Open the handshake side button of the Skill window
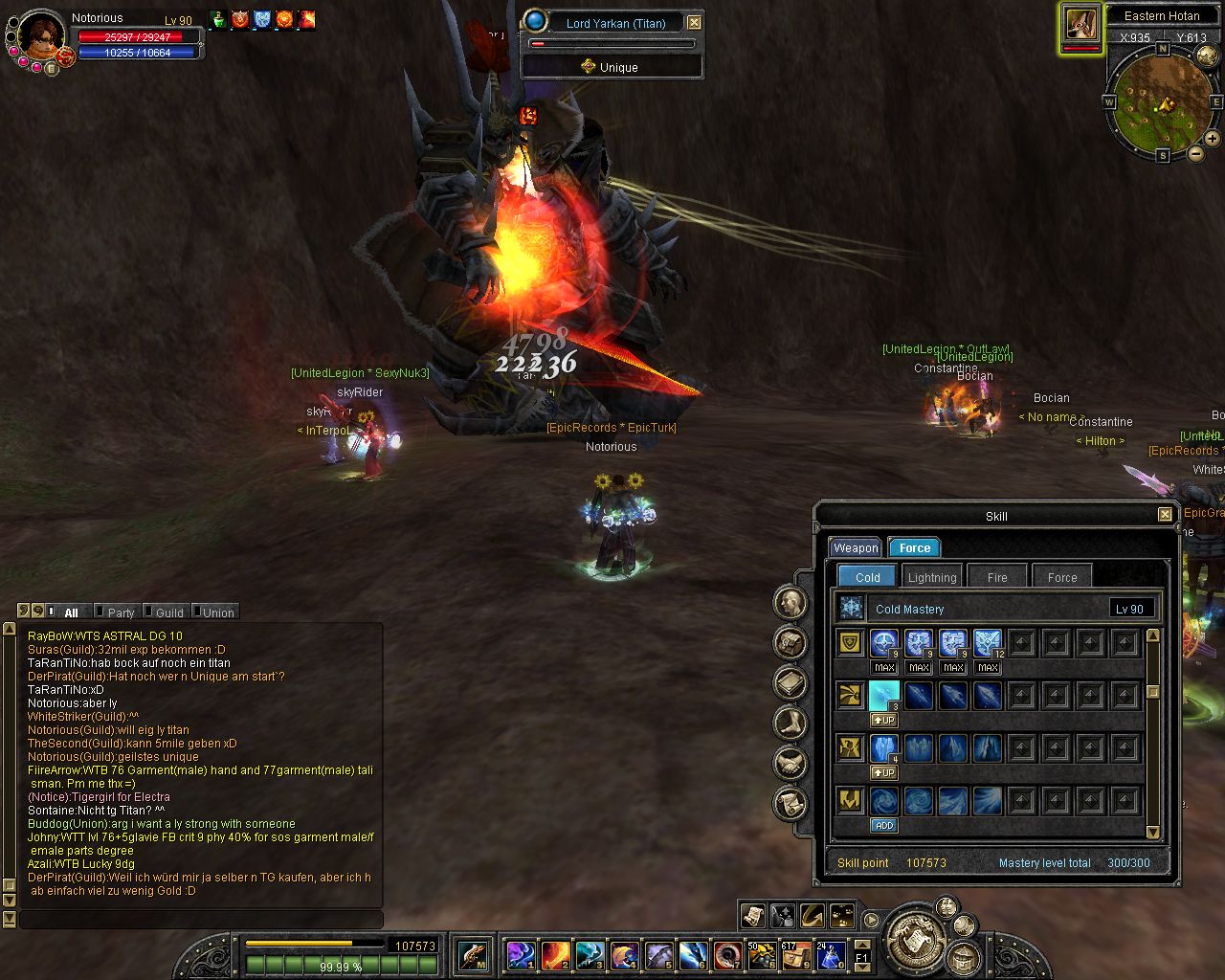The height and width of the screenshot is (980, 1225). pyautogui.click(x=791, y=763)
